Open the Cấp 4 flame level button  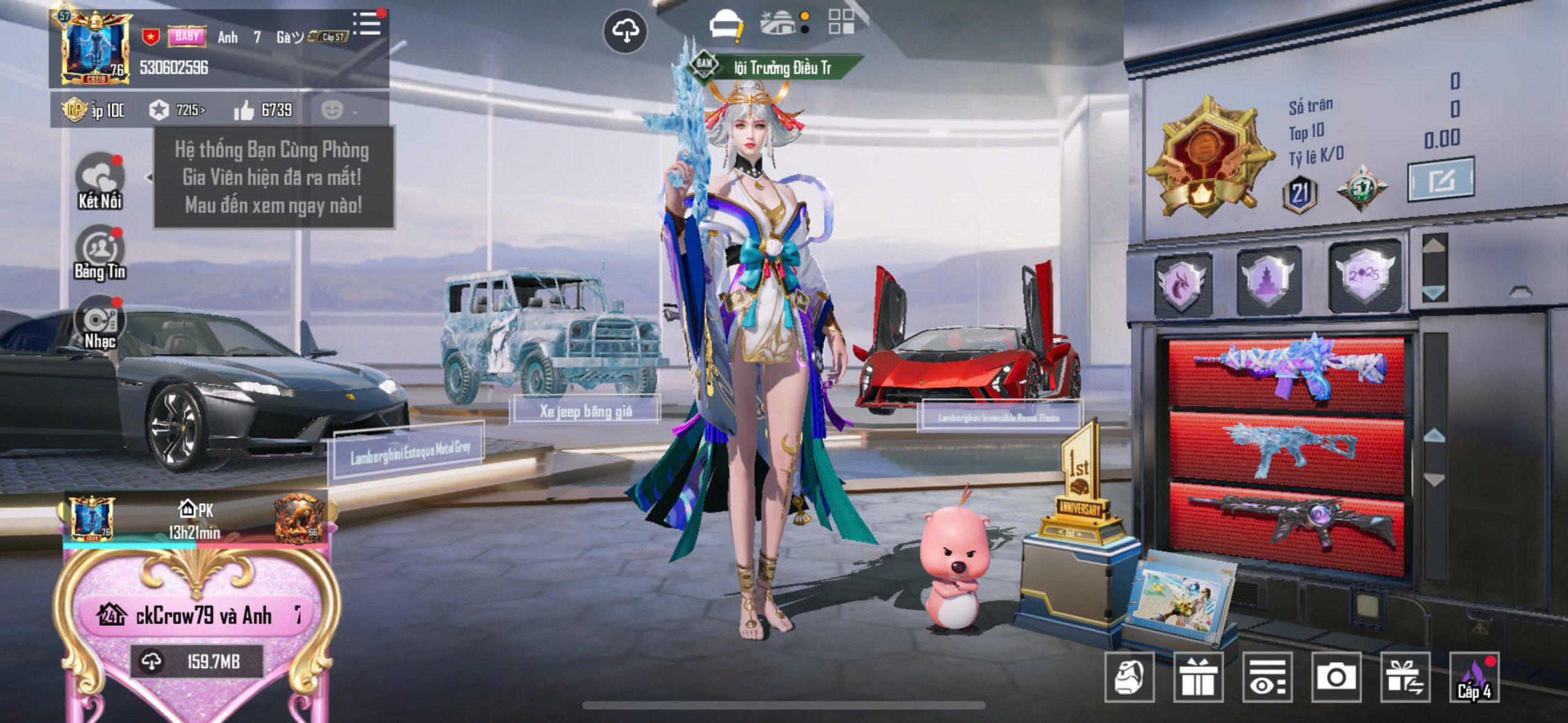(x=1474, y=677)
